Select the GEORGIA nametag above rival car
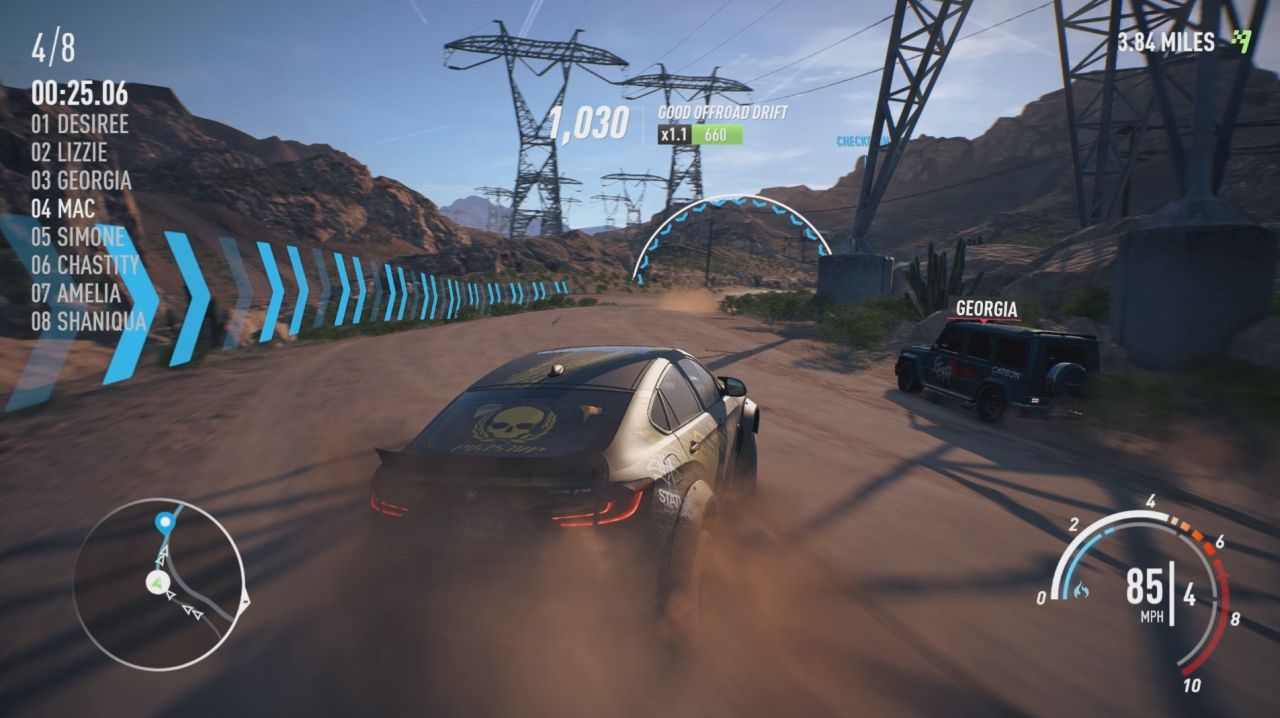This screenshot has height=718, width=1280. pyautogui.click(x=986, y=309)
